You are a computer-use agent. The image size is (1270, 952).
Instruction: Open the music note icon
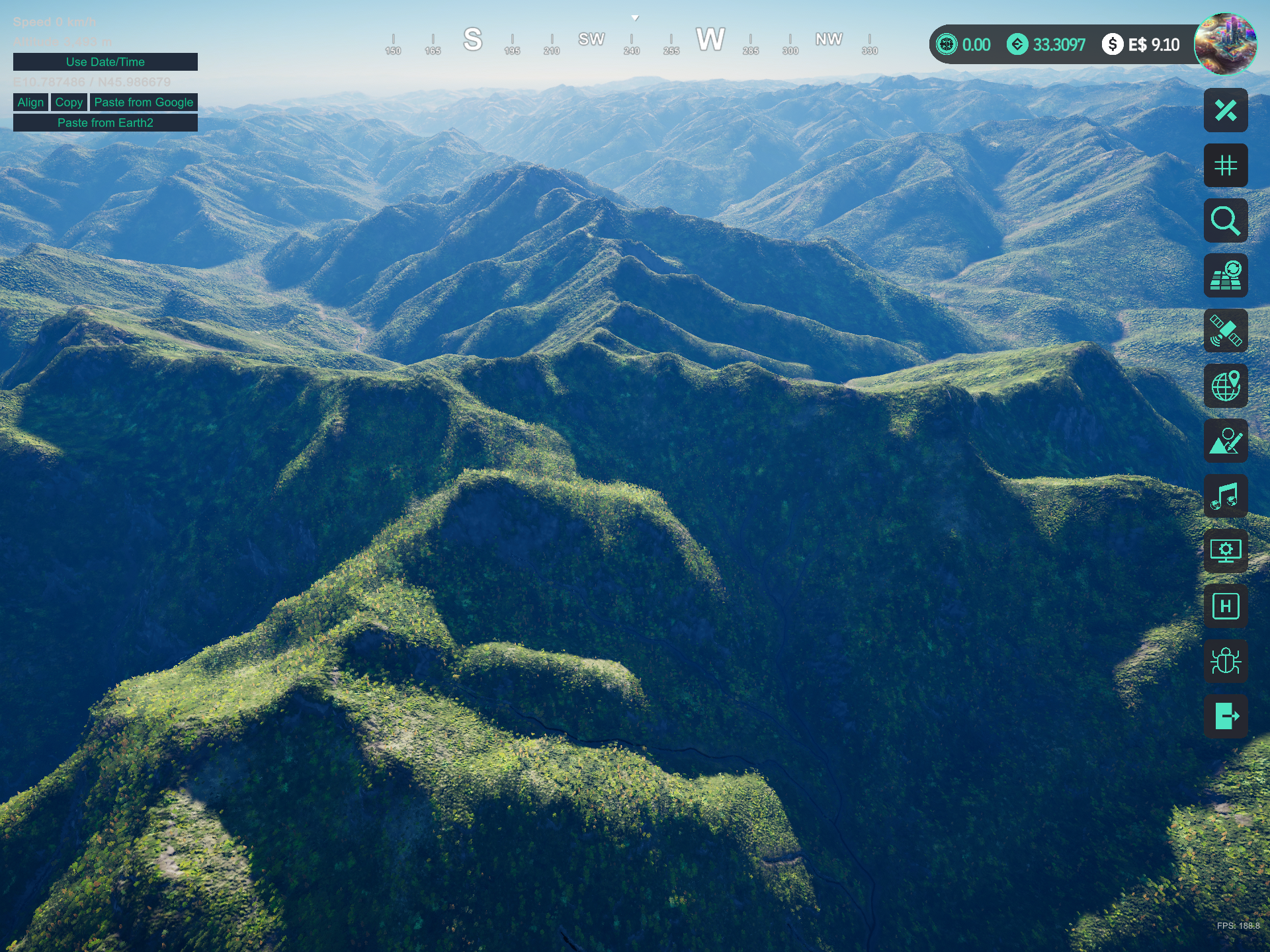point(1226,496)
